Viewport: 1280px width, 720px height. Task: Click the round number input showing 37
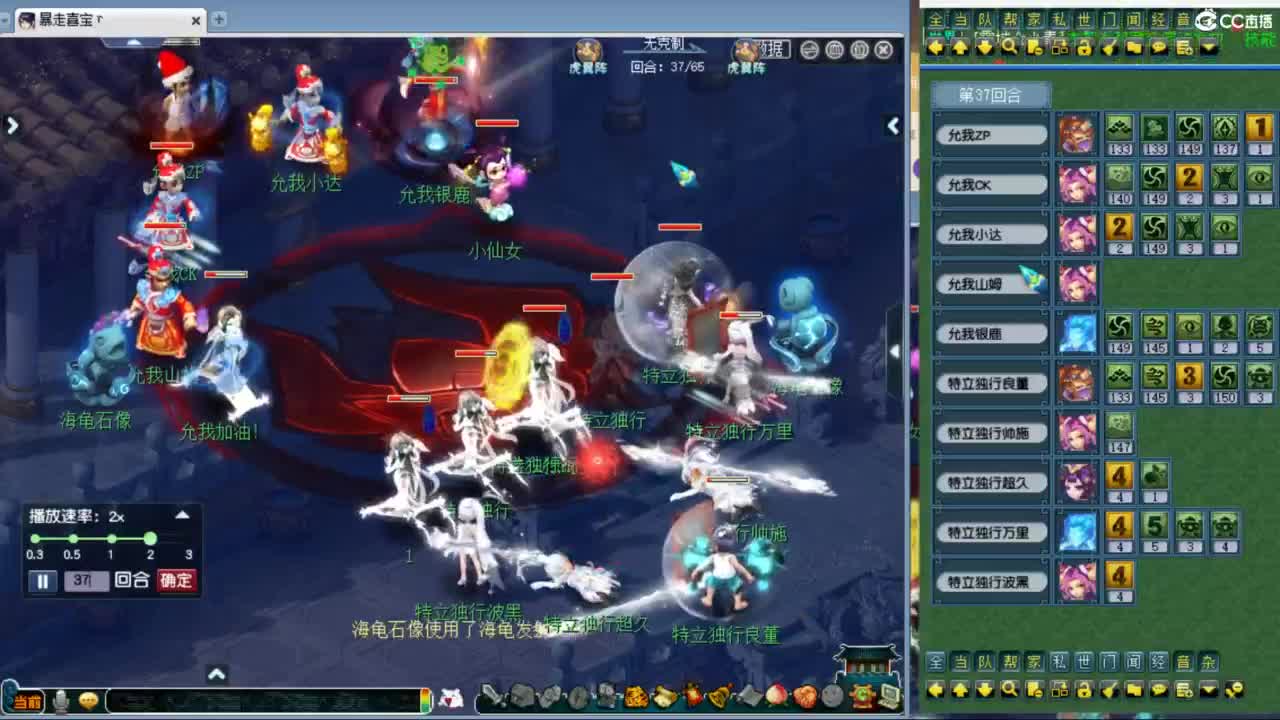coord(88,581)
